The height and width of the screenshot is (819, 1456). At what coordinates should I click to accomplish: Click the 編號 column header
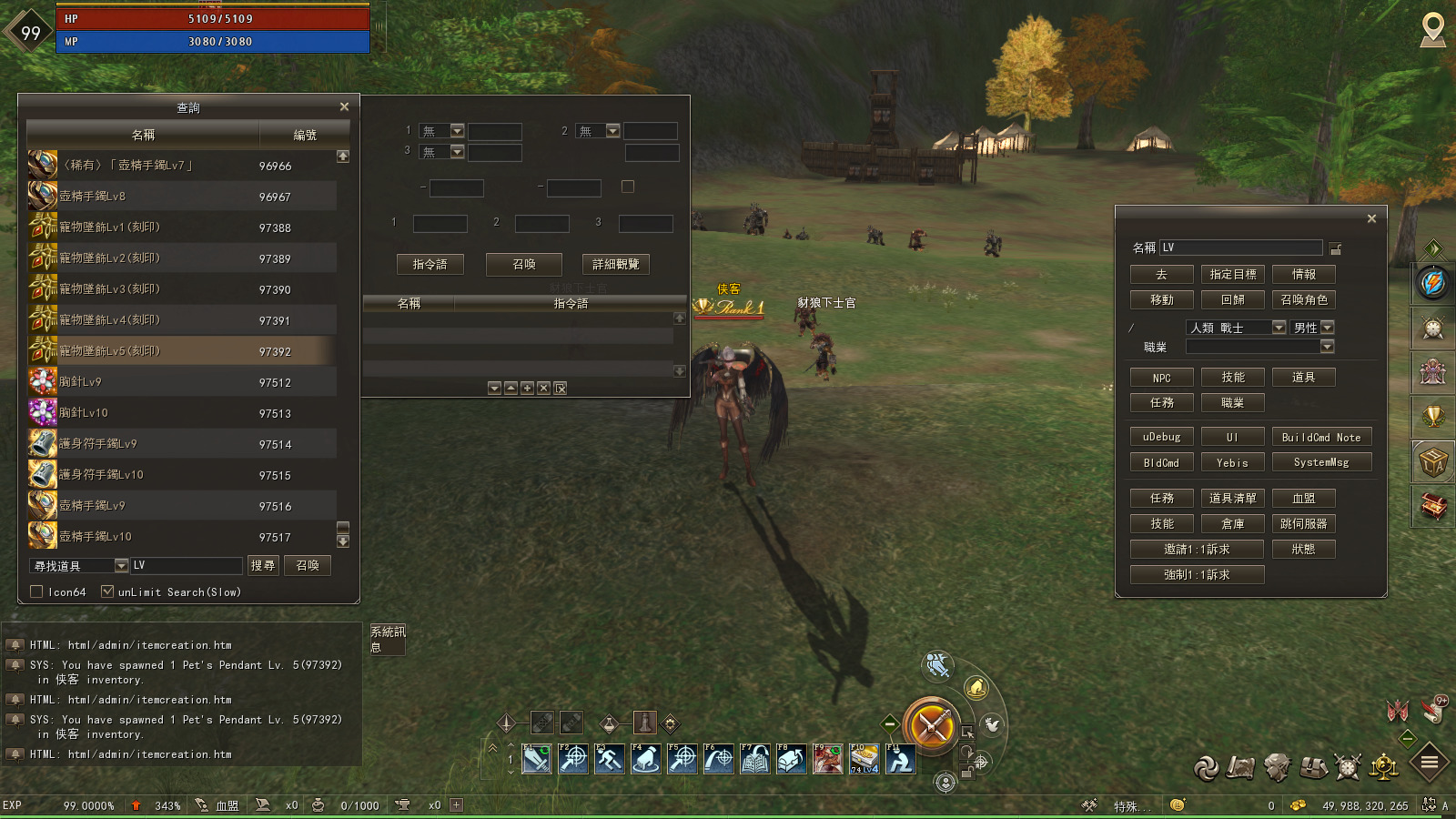coord(307,134)
